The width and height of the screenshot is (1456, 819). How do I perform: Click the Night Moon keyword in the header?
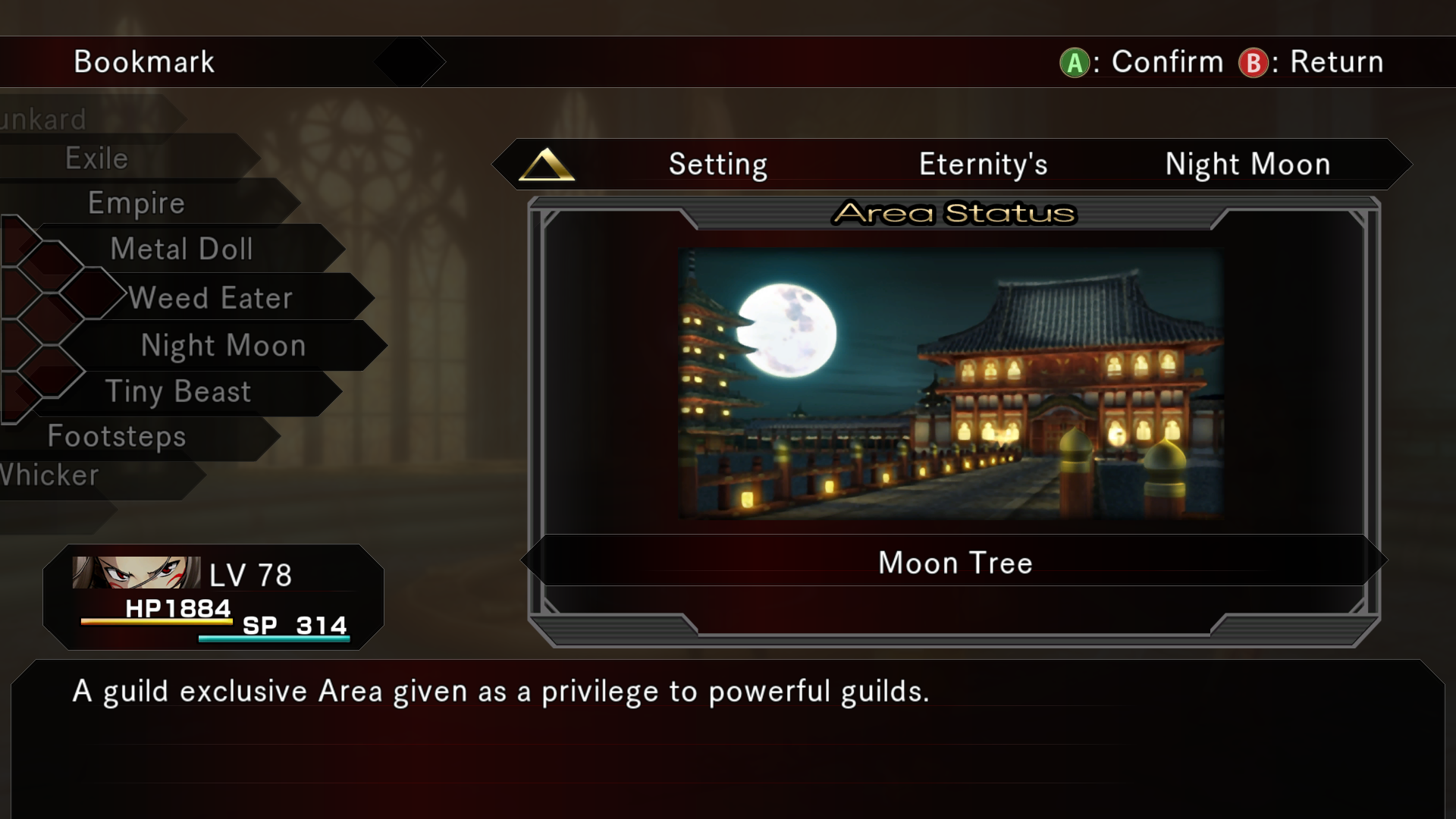tap(1247, 165)
